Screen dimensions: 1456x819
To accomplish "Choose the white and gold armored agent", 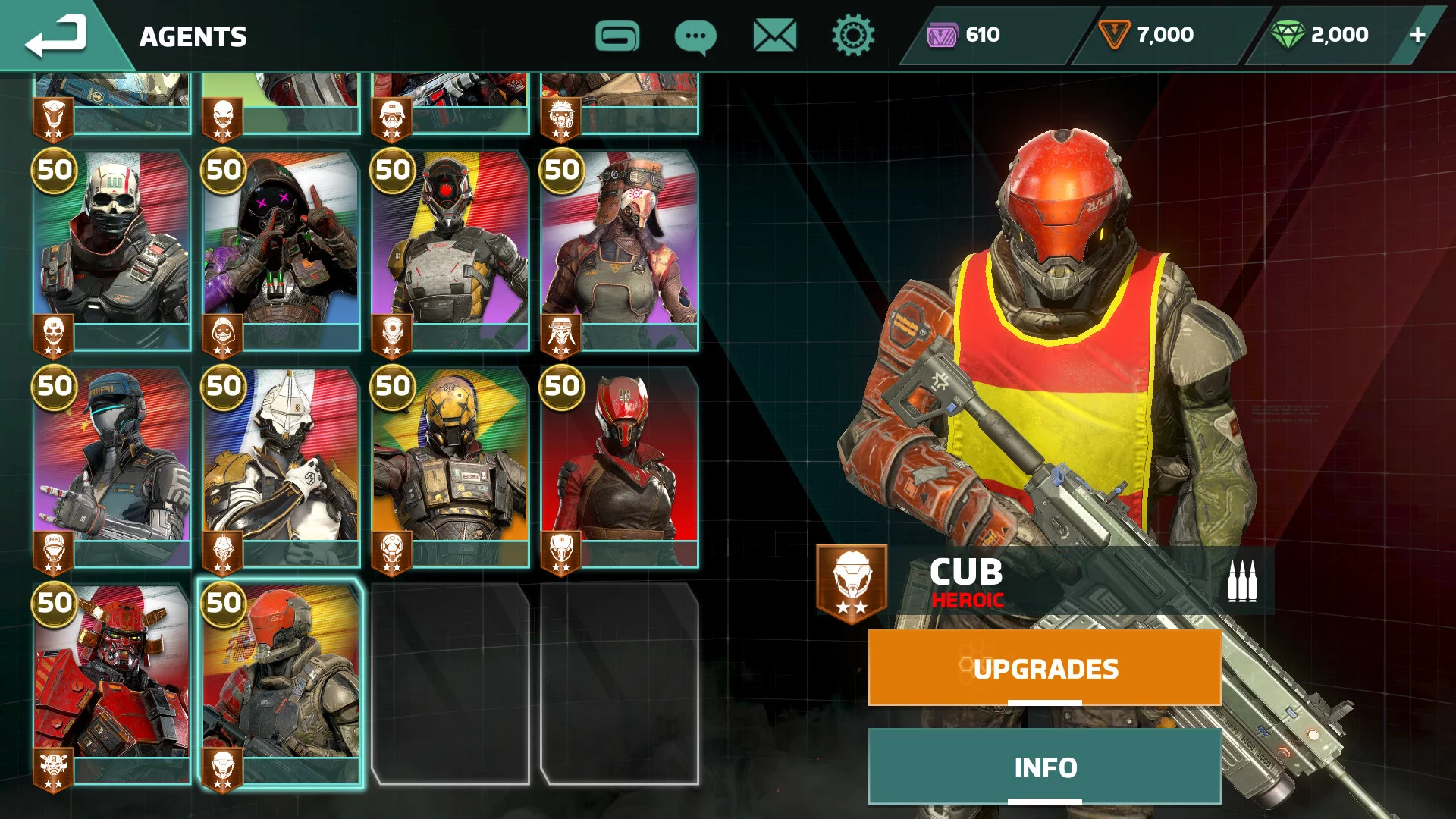I will [x=281, y=466].
